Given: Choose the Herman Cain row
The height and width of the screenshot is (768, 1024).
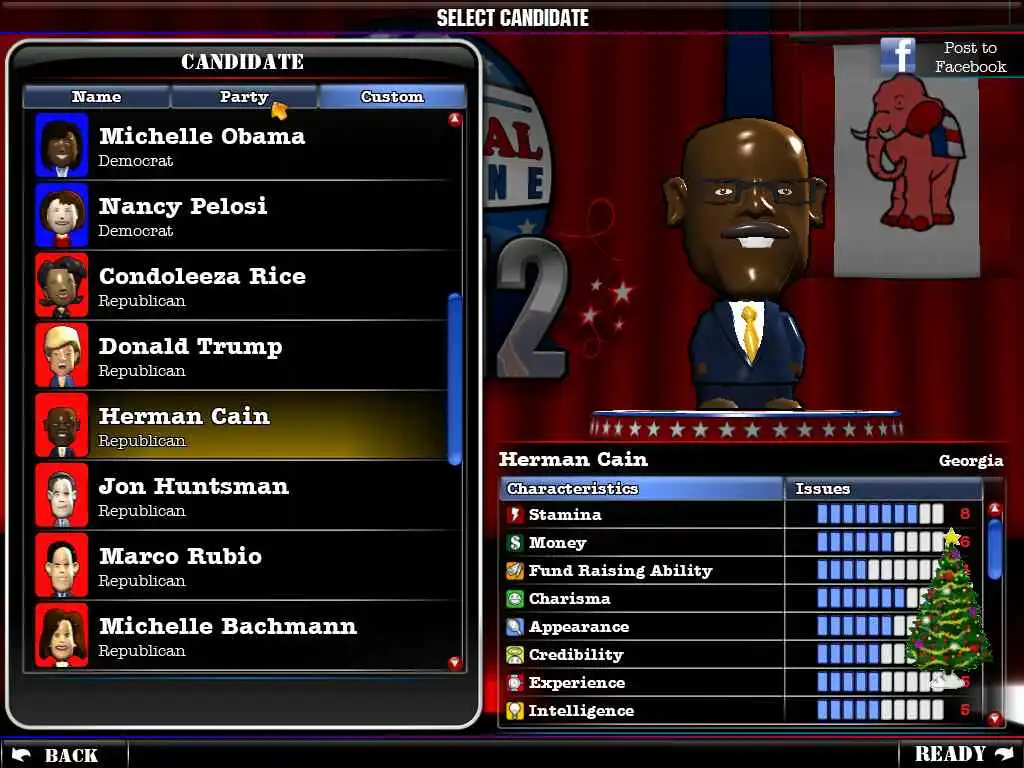Looking at the screenshot, I should click(x=240, y=426).
